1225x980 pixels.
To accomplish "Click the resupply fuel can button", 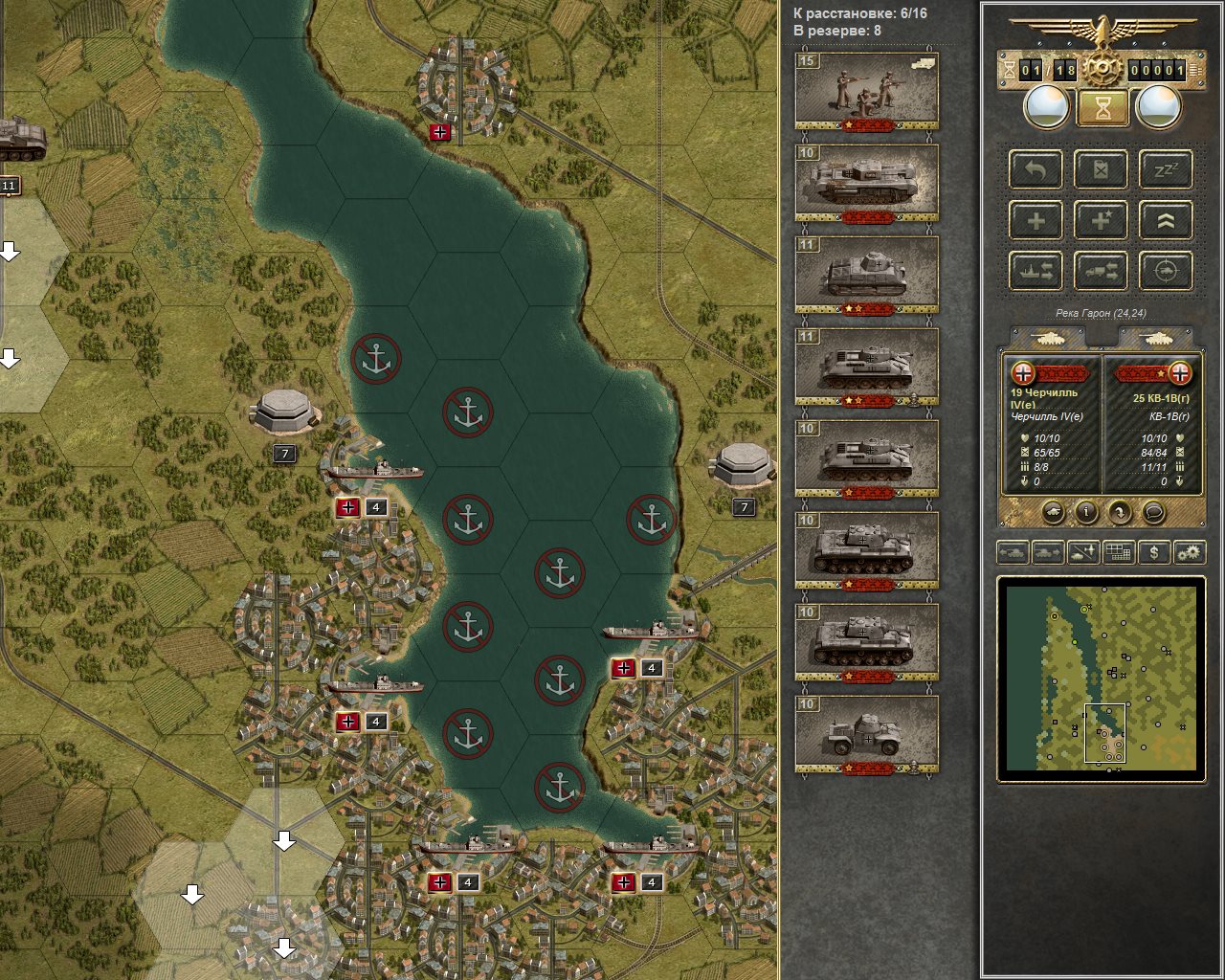I will pyautogui.click(x=1101, y=170).
